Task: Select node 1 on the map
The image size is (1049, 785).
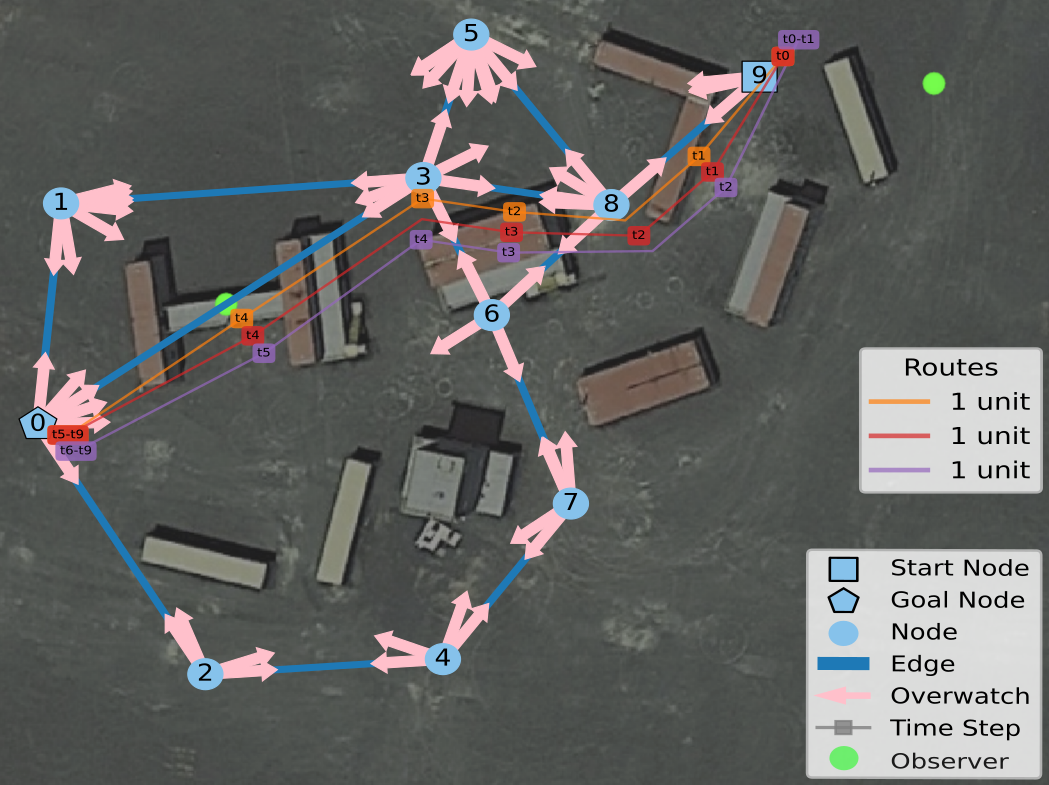Action: [61, 203]
